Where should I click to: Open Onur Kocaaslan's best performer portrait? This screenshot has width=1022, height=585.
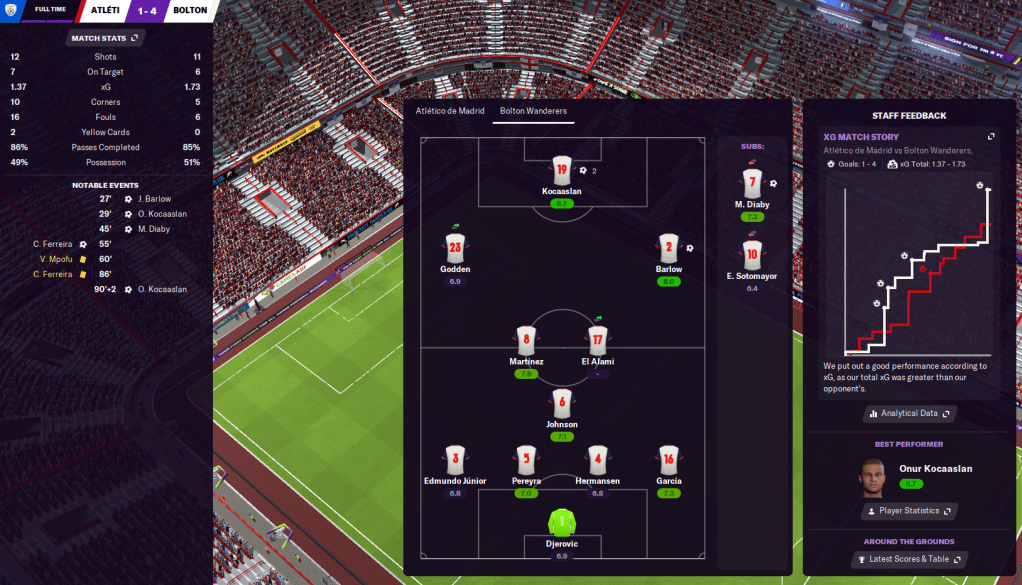tap(873, 475)
